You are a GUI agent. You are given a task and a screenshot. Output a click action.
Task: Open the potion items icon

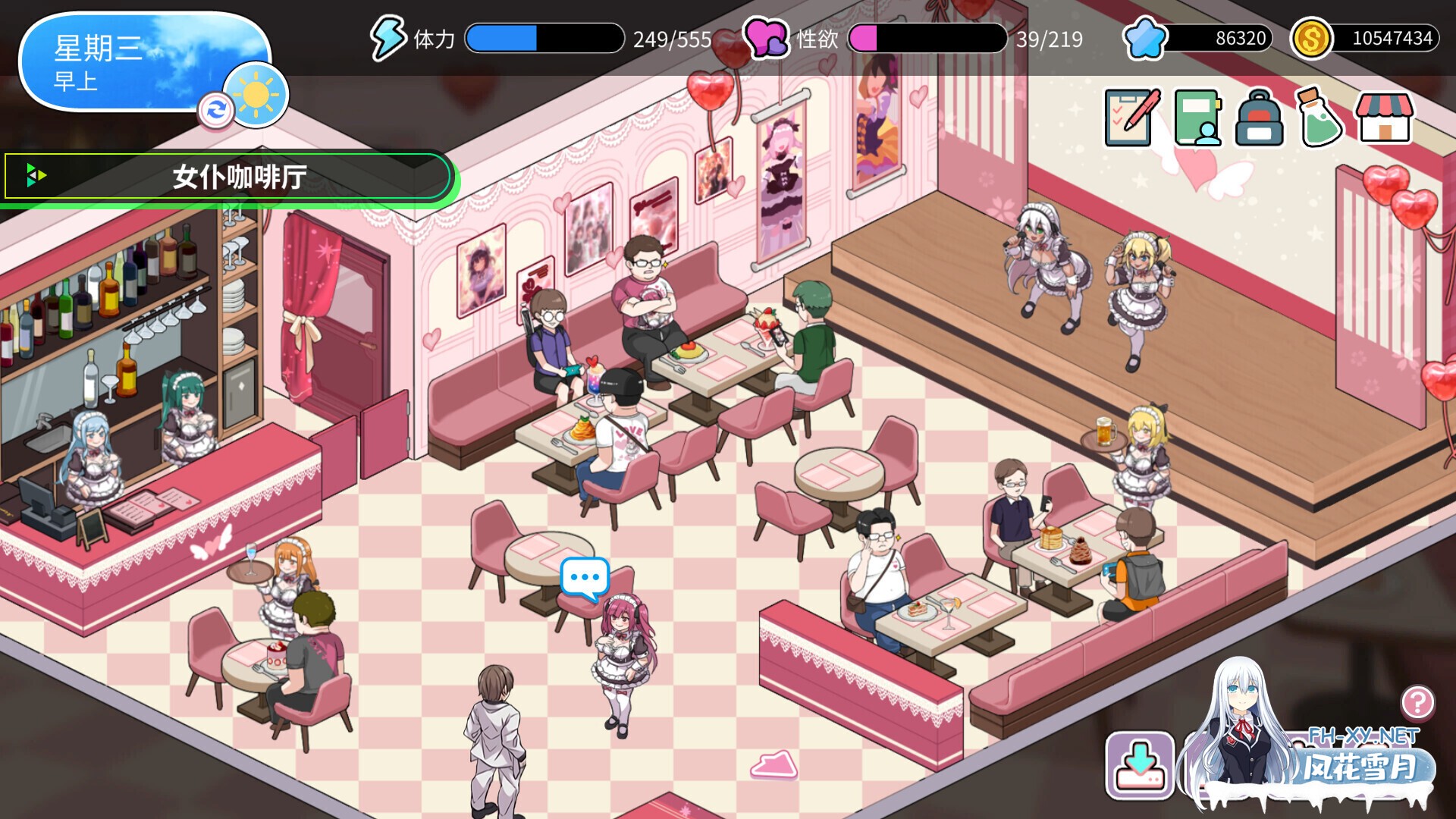1321,118
